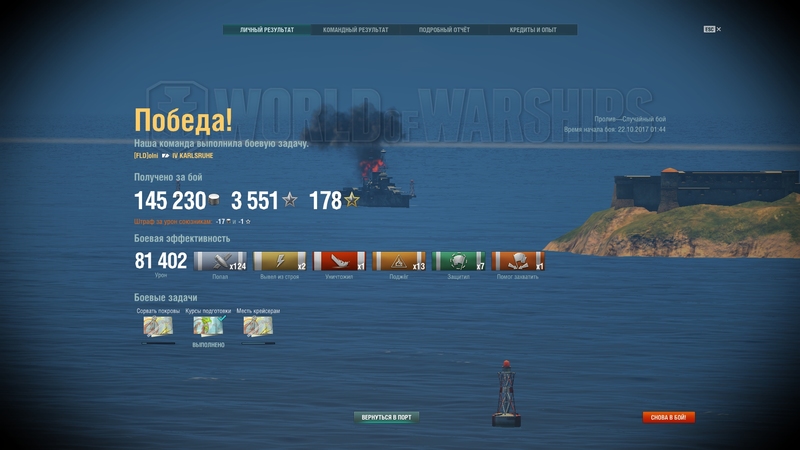The image size is (800, 450).
Task: Return to port with Вернуться в порт
Action: point(386,417)
